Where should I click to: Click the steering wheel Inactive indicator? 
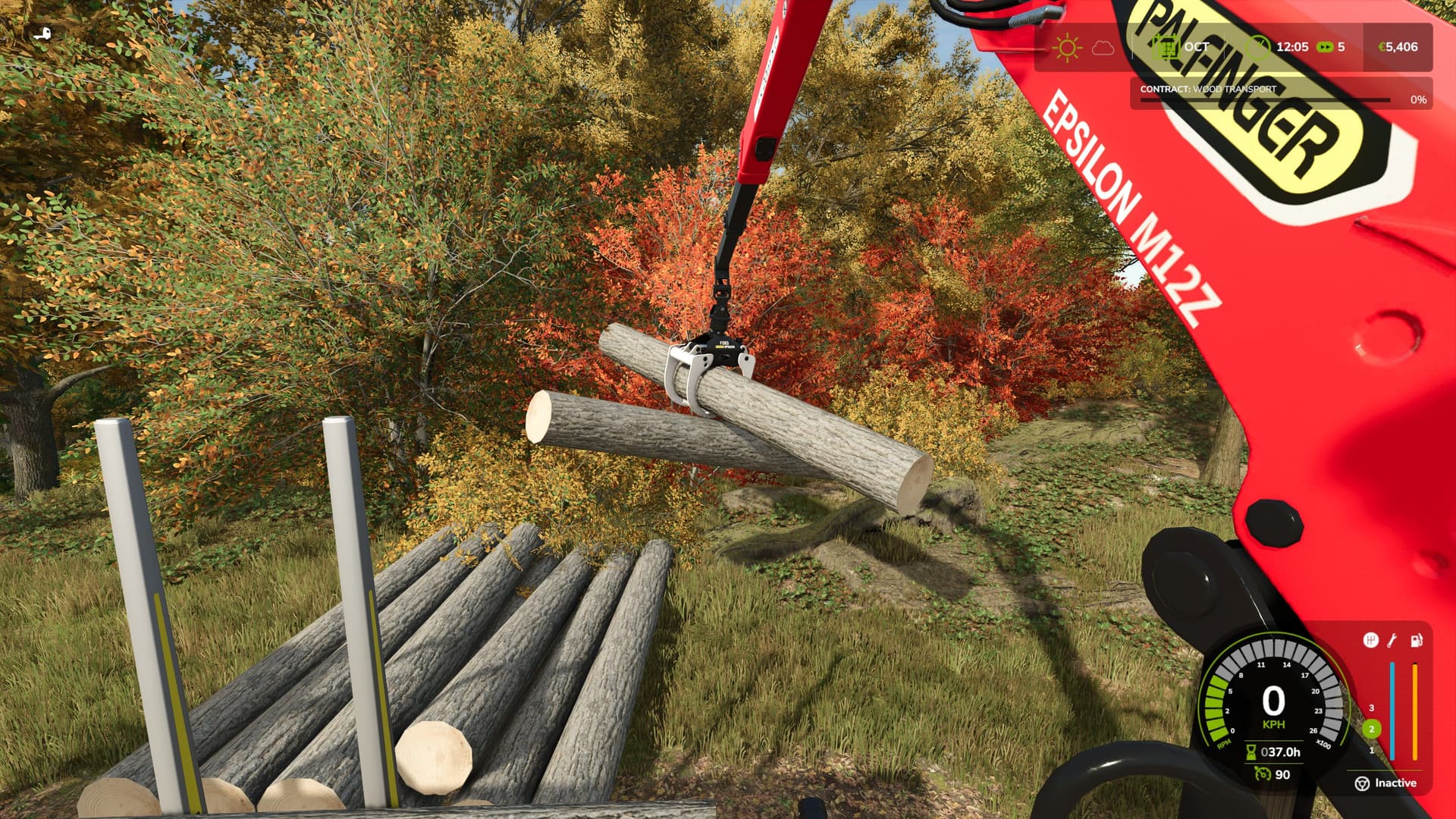coord(1385,783)
